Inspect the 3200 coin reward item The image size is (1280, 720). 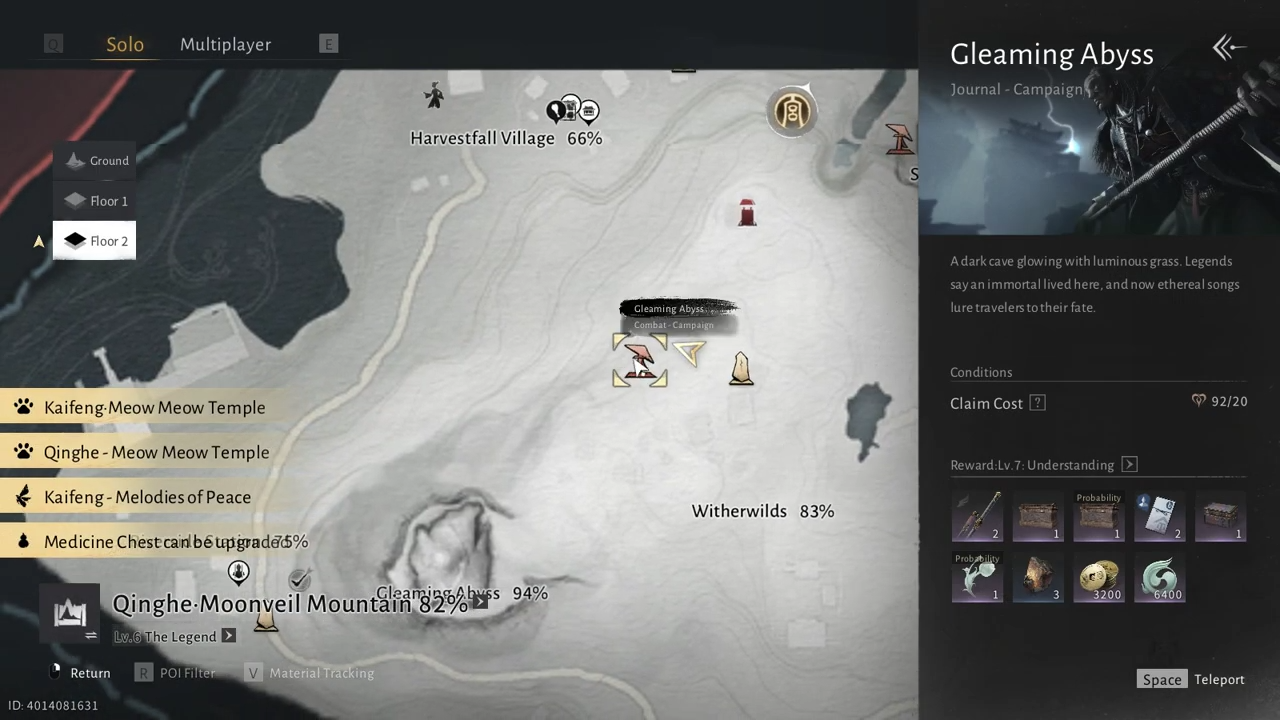click(x=1098, y=579)
